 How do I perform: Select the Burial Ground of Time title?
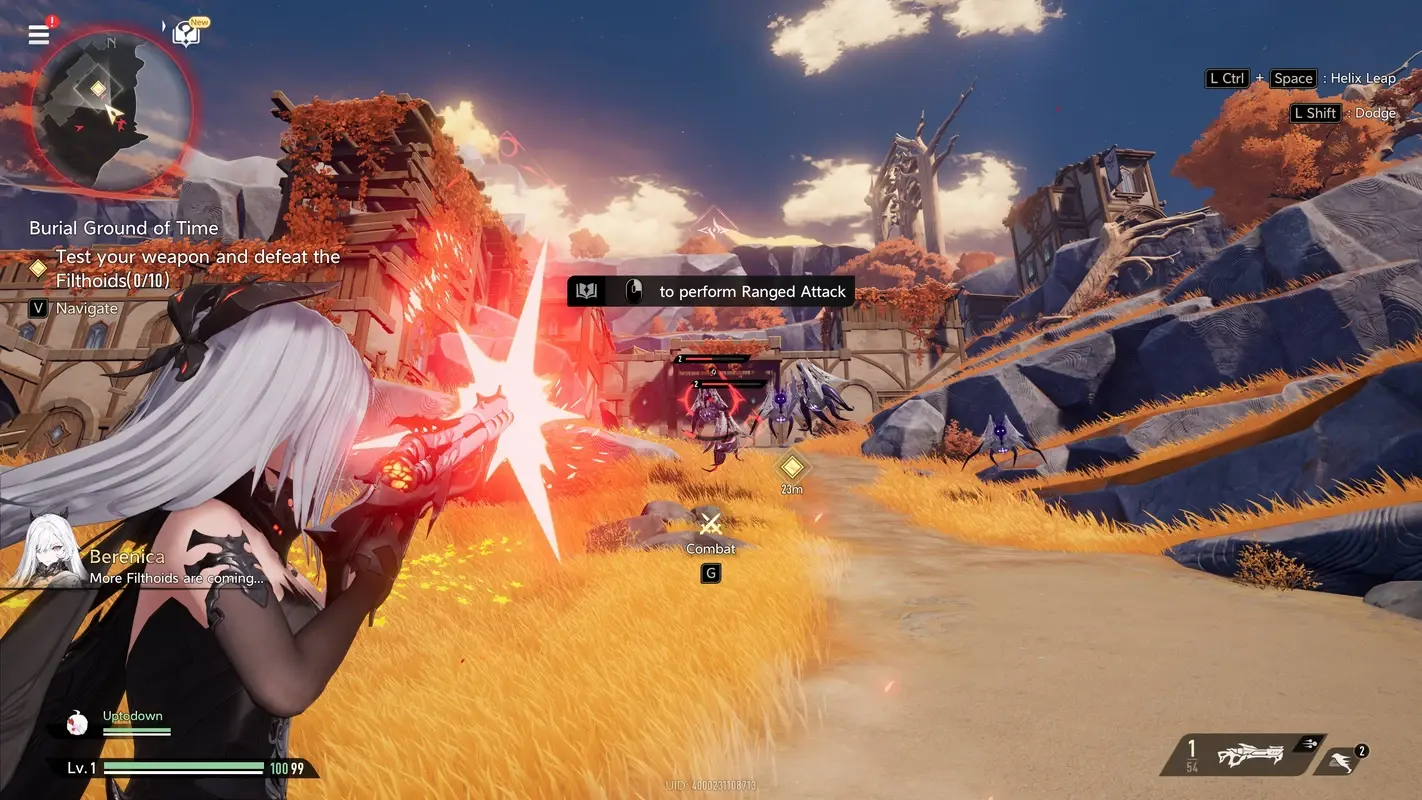[123, 228]
